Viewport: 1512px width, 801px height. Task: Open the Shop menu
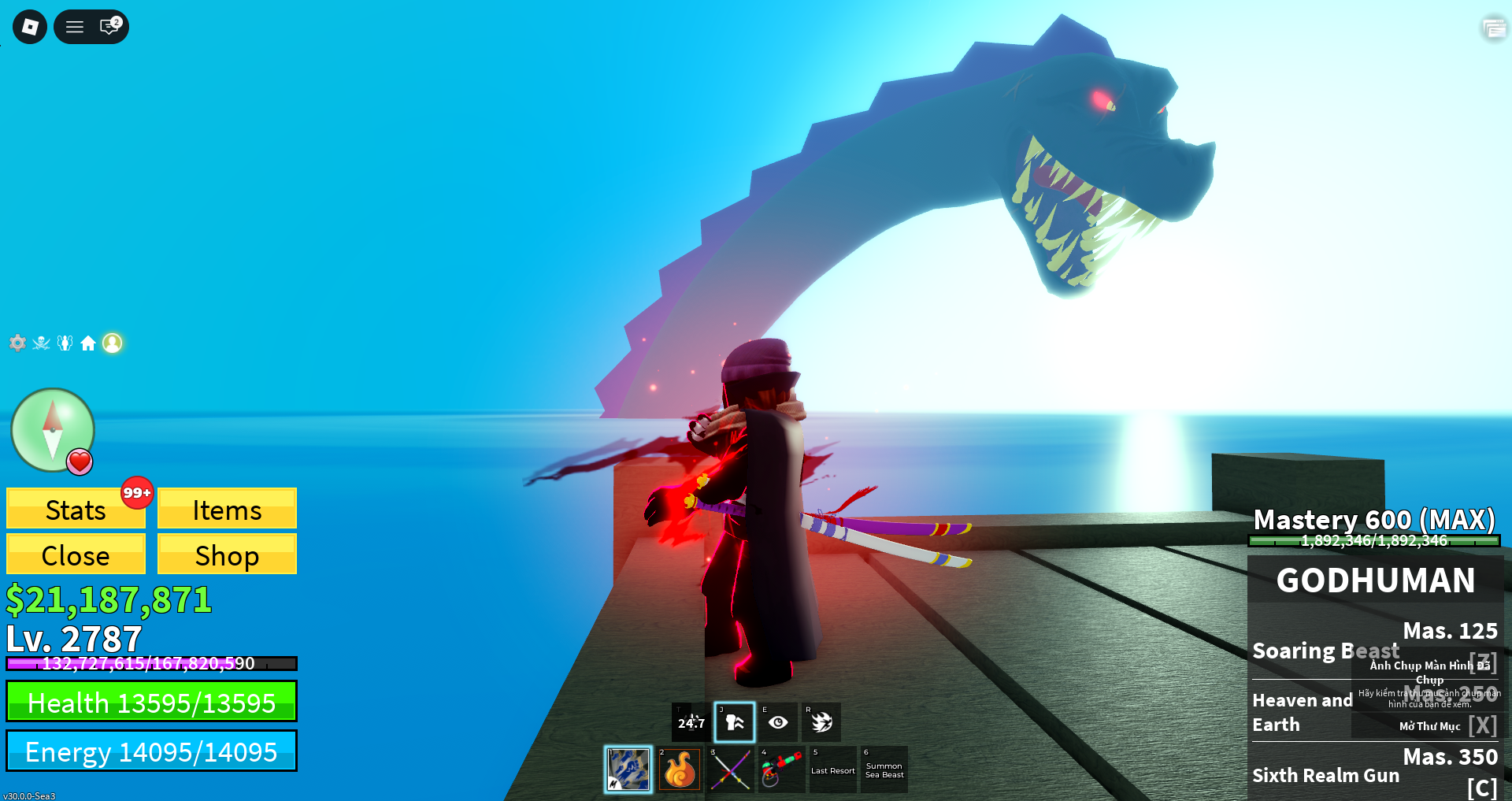point(227,555)
